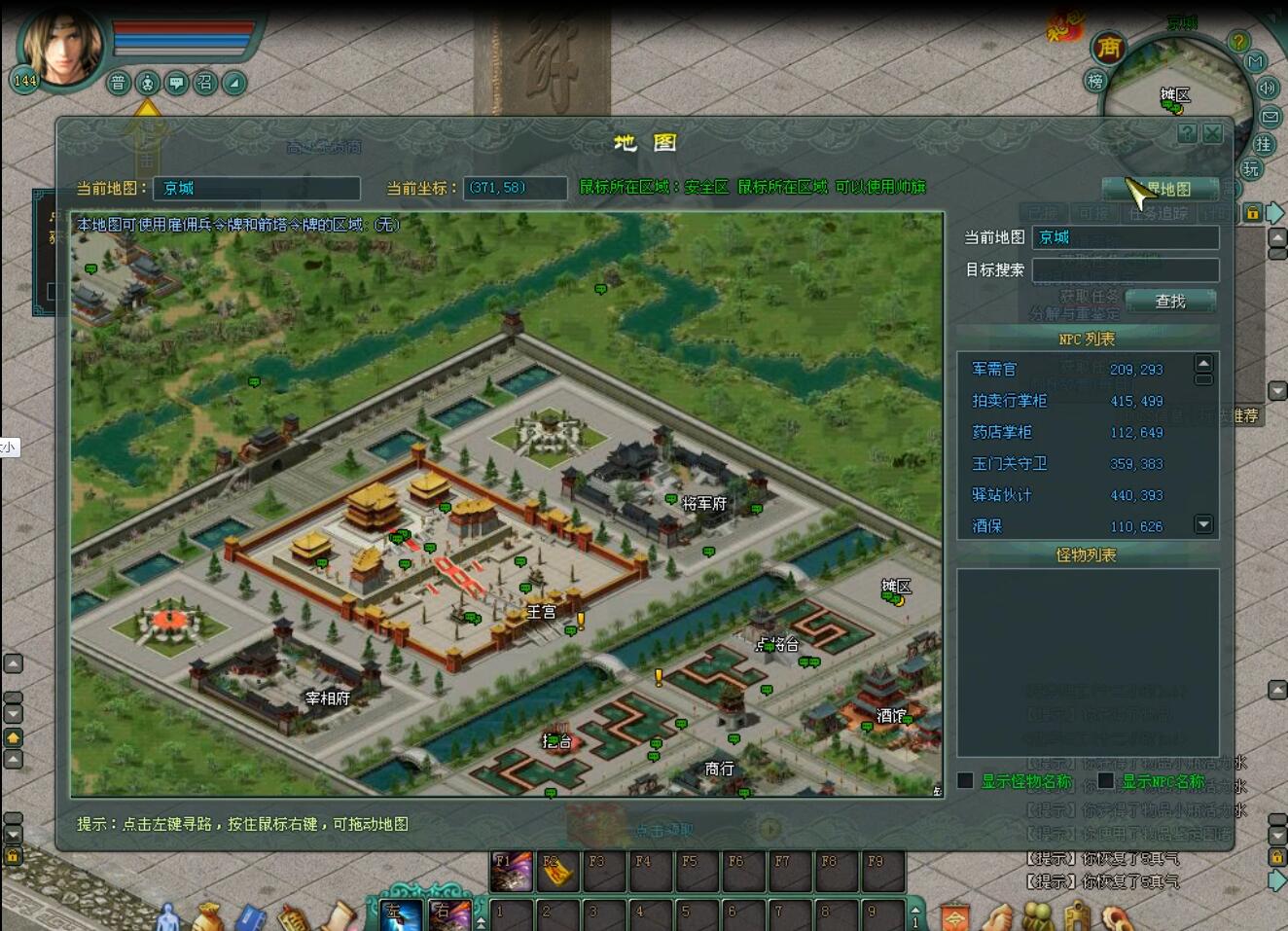Click the 目标搜索 search input field
Screen dimensions: 1288x931
pos(1124,269)
